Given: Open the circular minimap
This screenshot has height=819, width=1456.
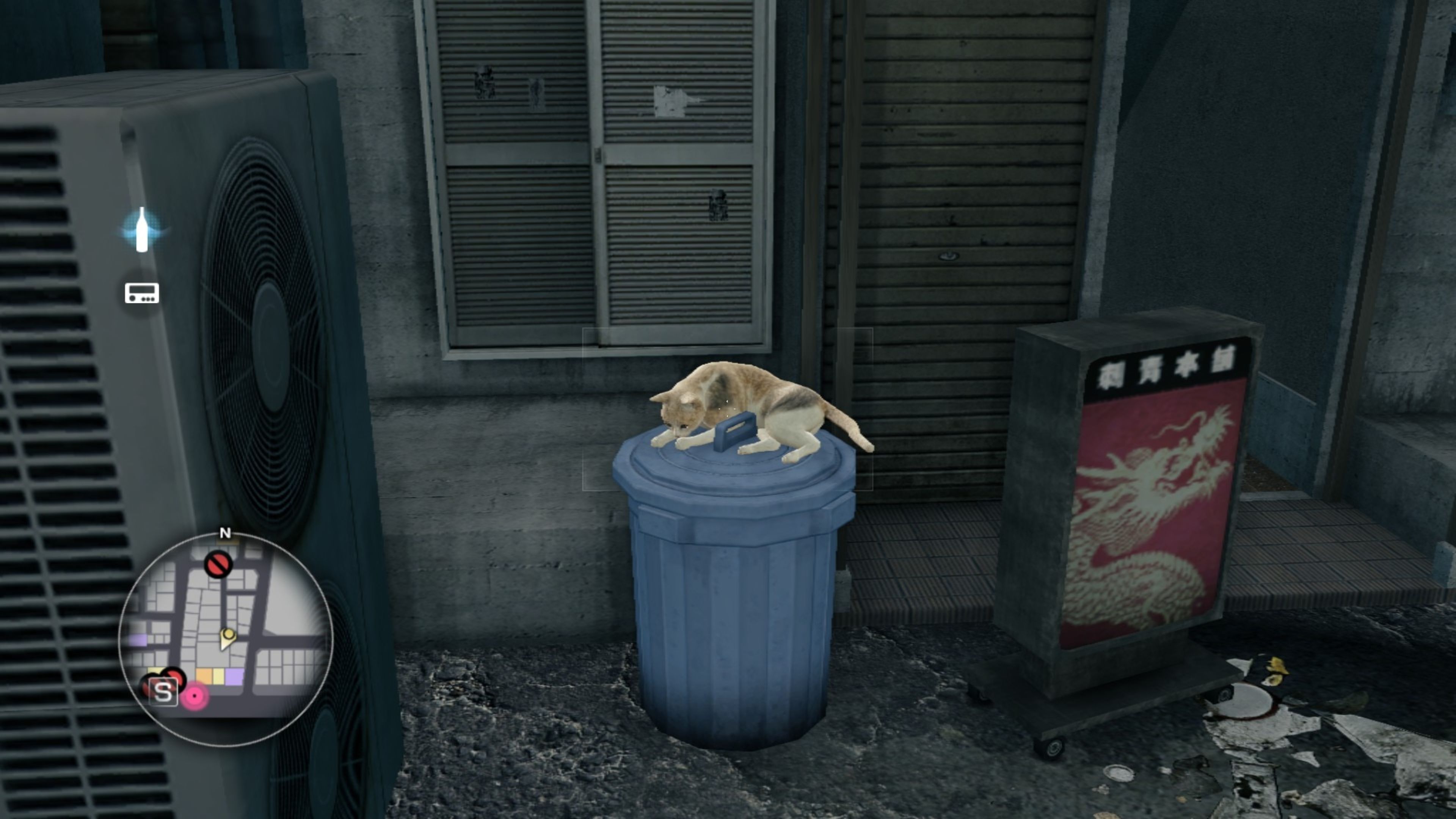Looking at the screenshot, I should pyautogui.click(x=226, y=639).
